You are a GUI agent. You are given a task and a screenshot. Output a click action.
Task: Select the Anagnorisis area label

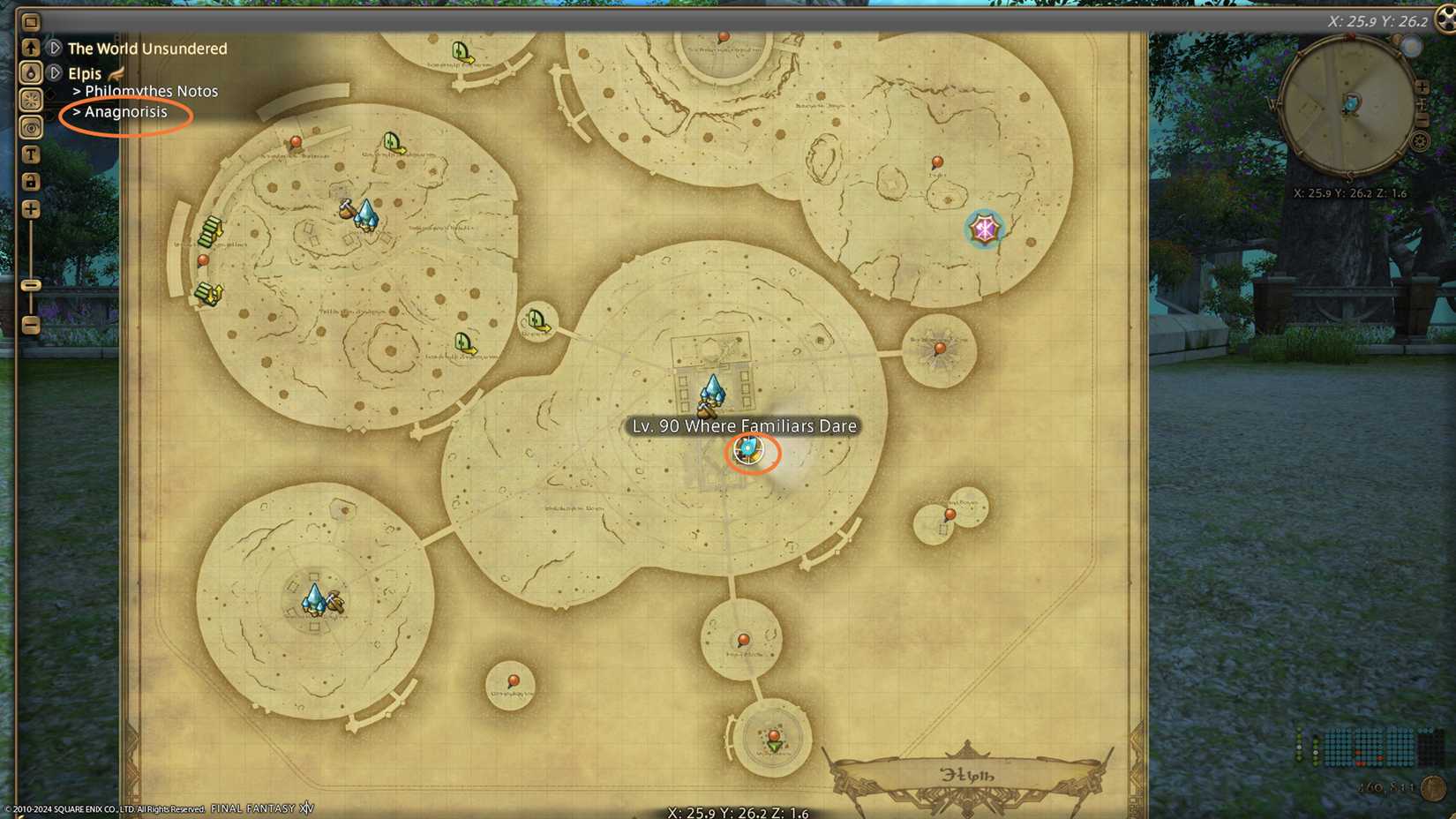(124, 112)
